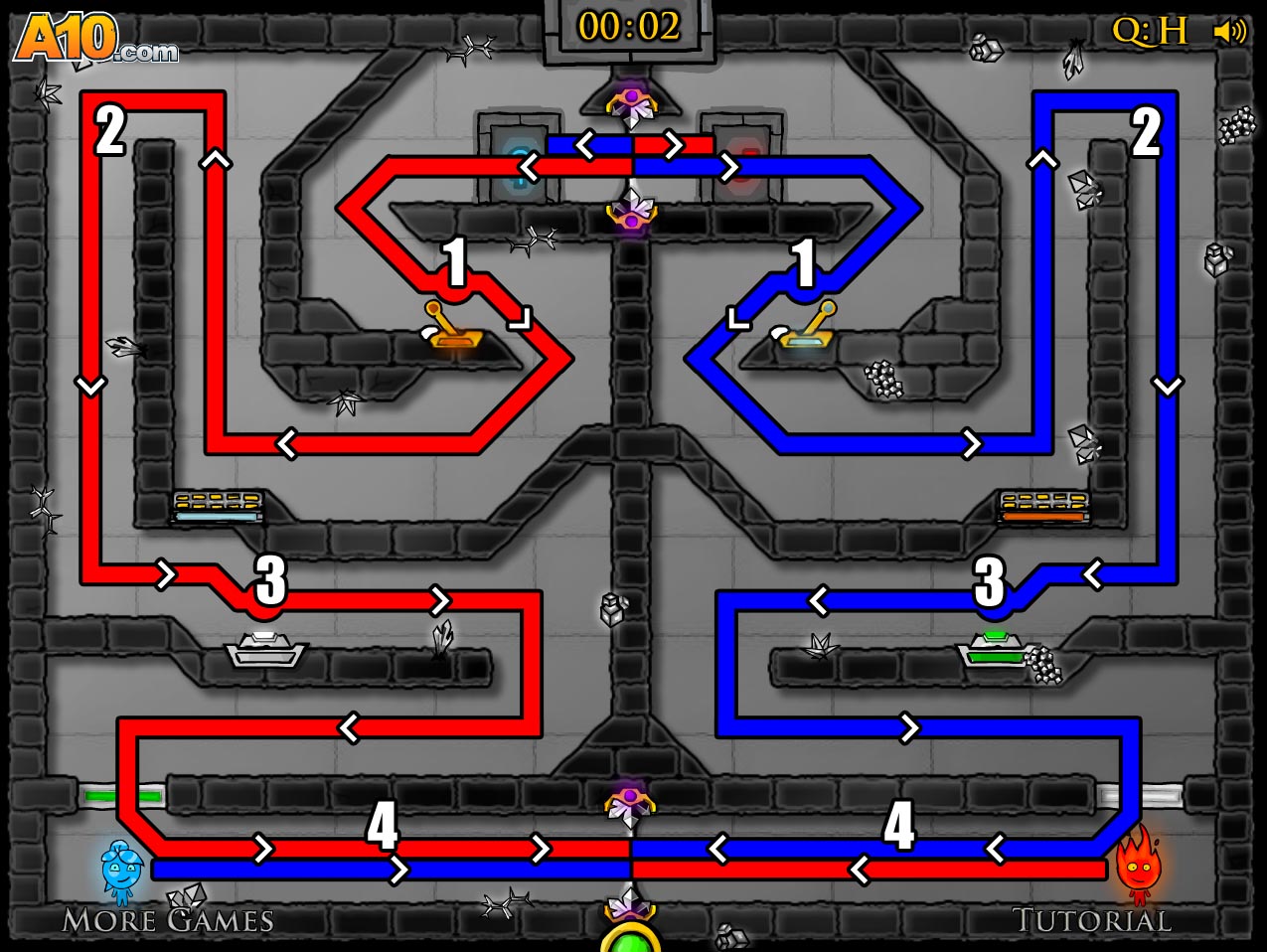Open the Tutorial
1267x952 pixels.
[x=1091, y=920]
